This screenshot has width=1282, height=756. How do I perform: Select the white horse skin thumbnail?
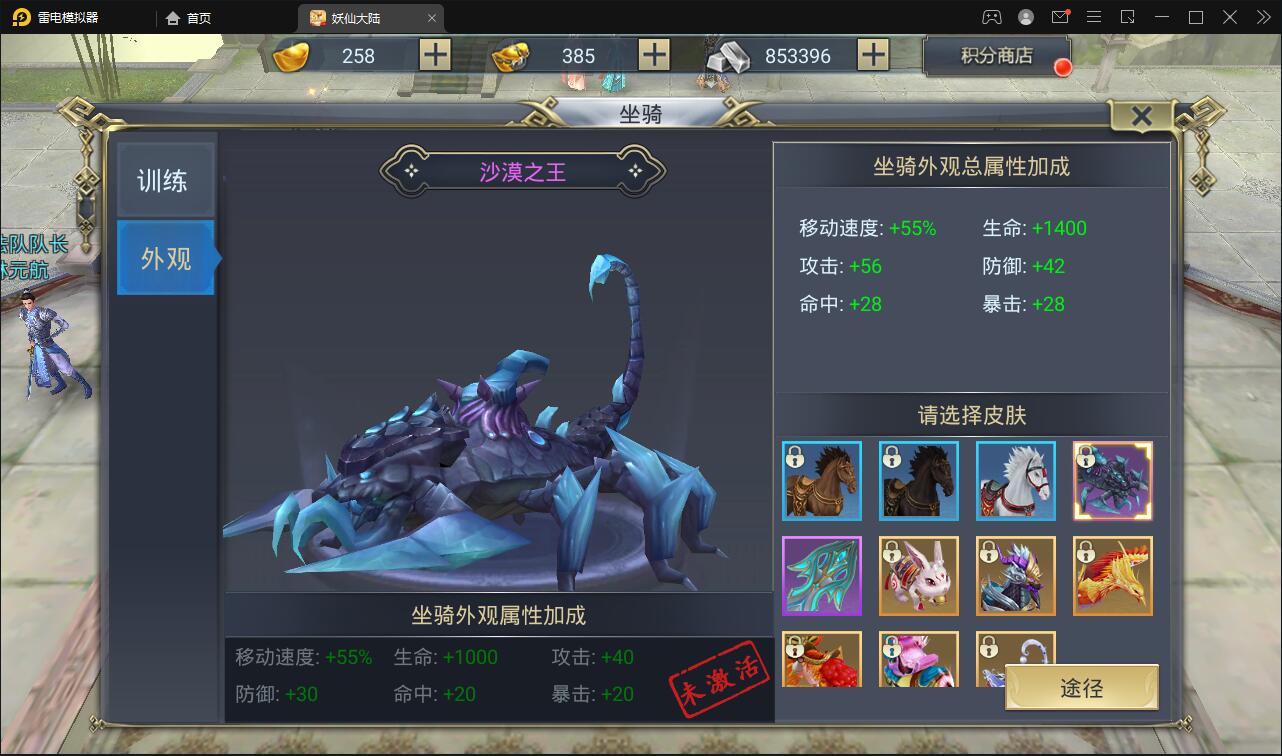click(x=1015, y=481)
